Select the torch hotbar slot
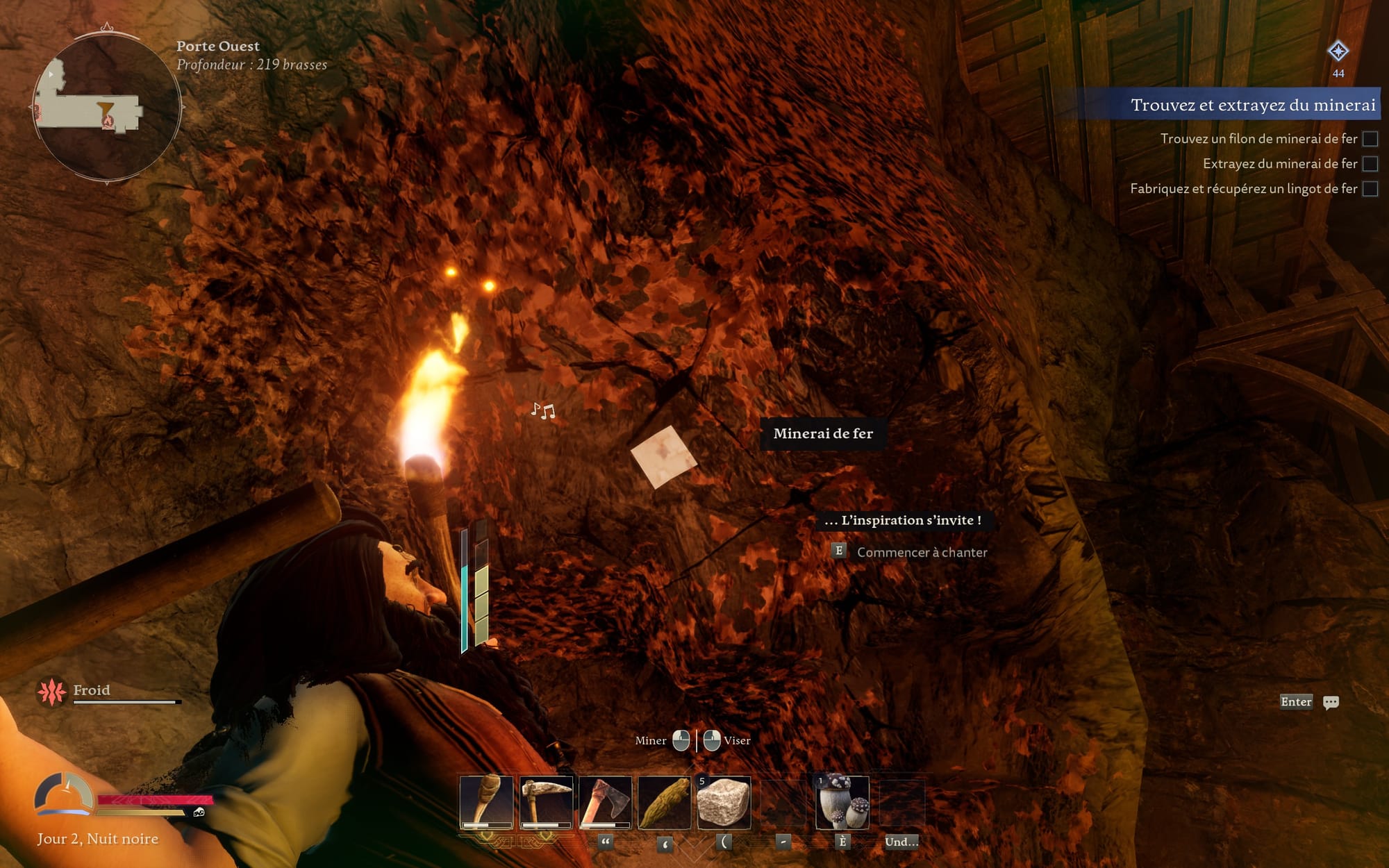The image size is (1389, 868). tap(486, 802)
